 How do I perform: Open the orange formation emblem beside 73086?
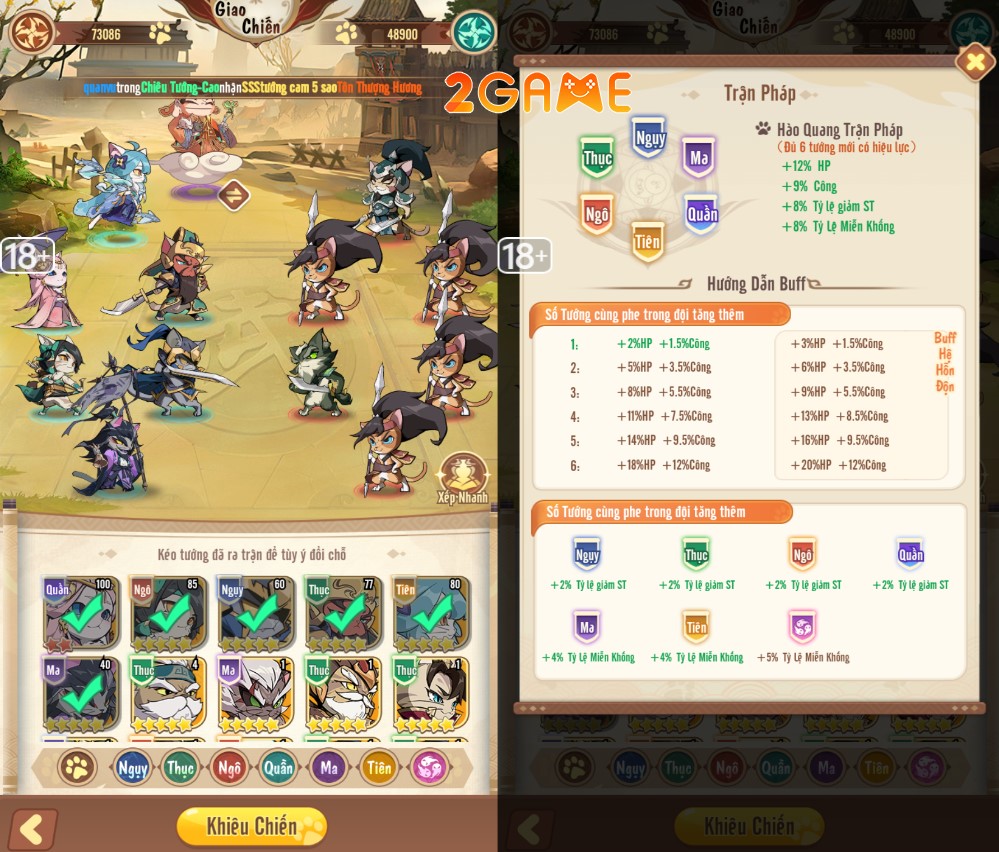(31, 33)
